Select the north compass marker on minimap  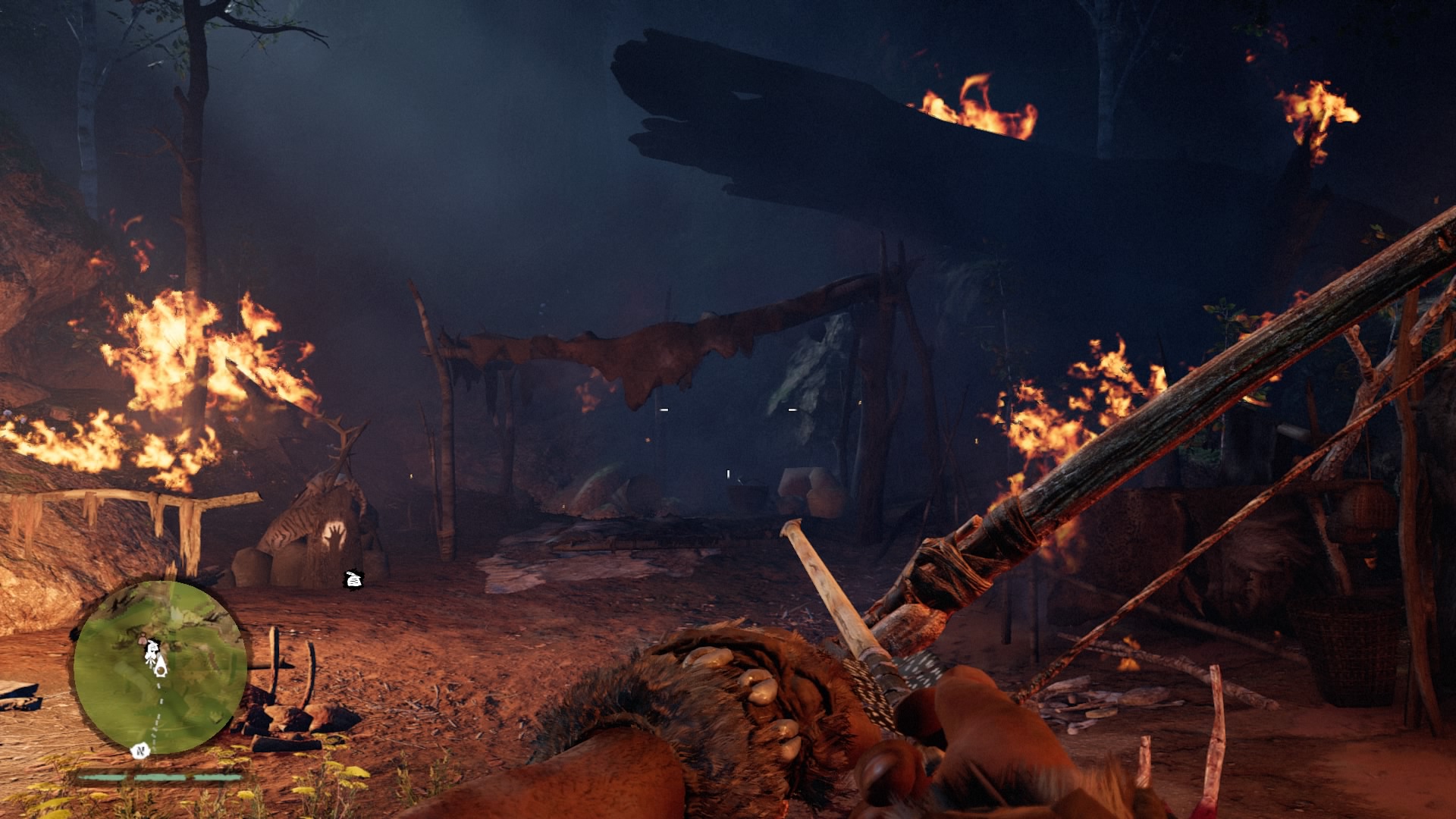(140, 751)
